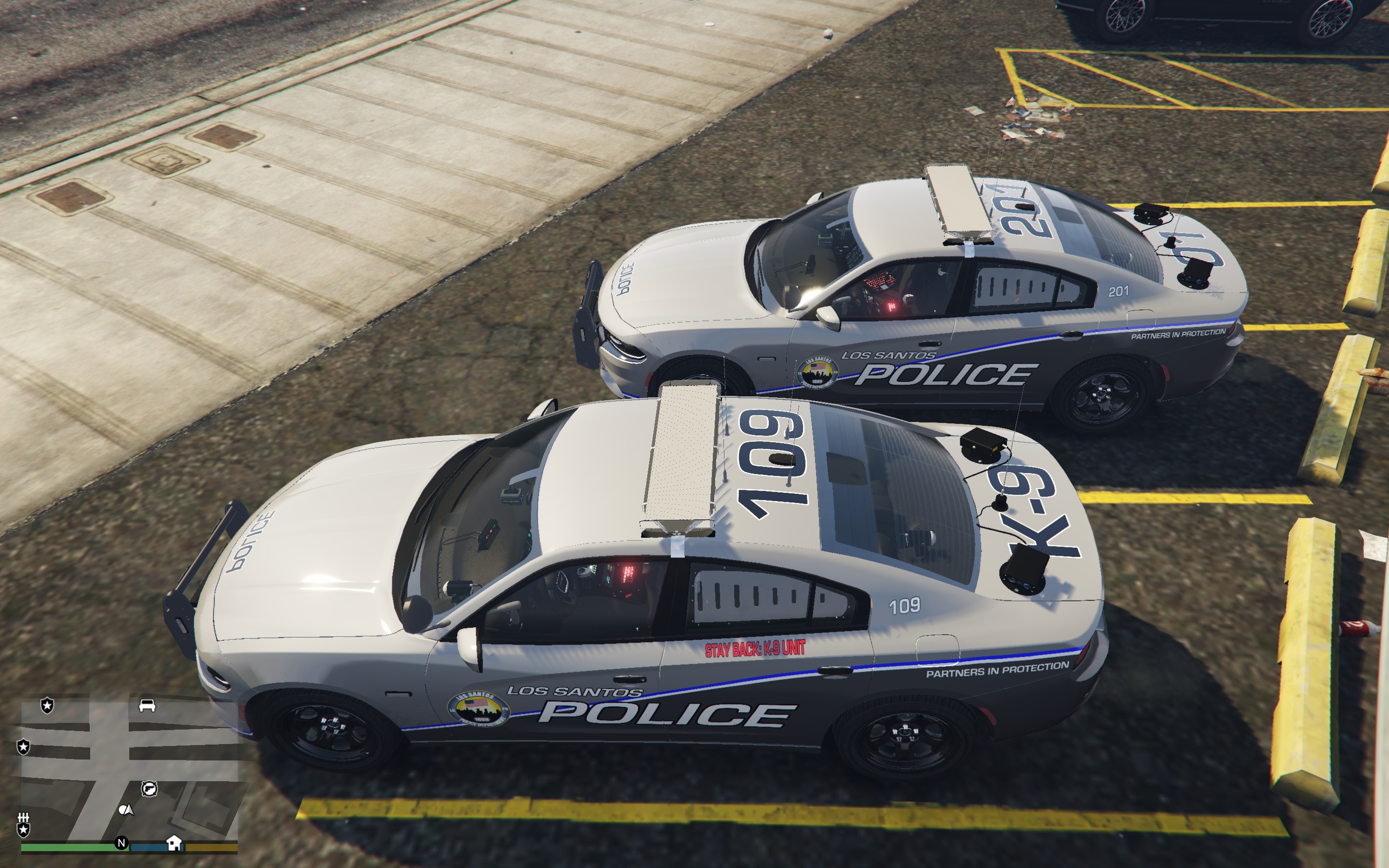Click the gear-shift pattern marker on the minimap
The image size is (1389, 868).
pos(24,817)
